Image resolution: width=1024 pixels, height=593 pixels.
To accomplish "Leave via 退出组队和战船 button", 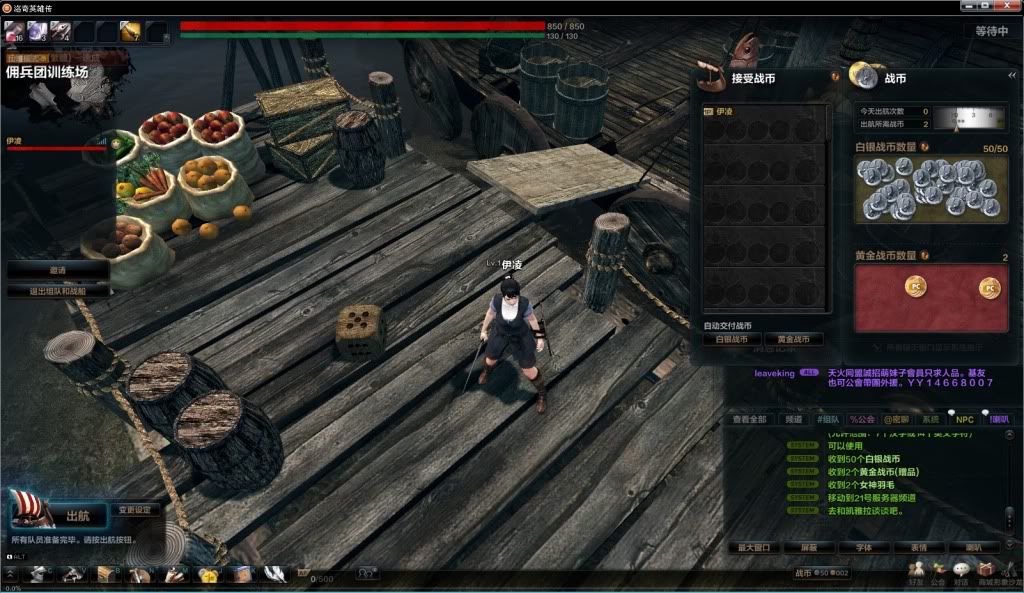I will click(x=58, y=291).
